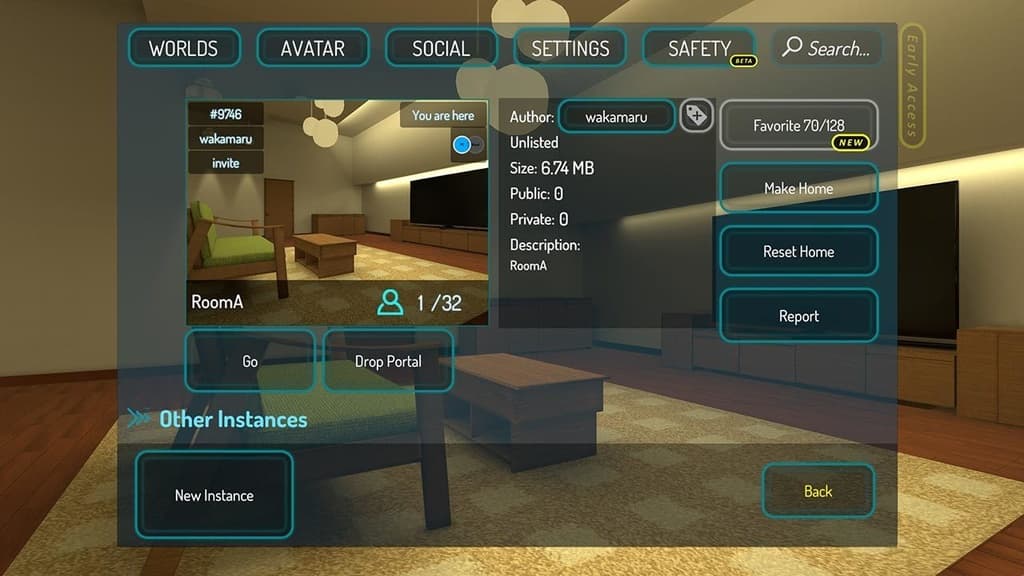Go back with the Back button
This screenshot has width=1024, height=576.
point(818,491)
